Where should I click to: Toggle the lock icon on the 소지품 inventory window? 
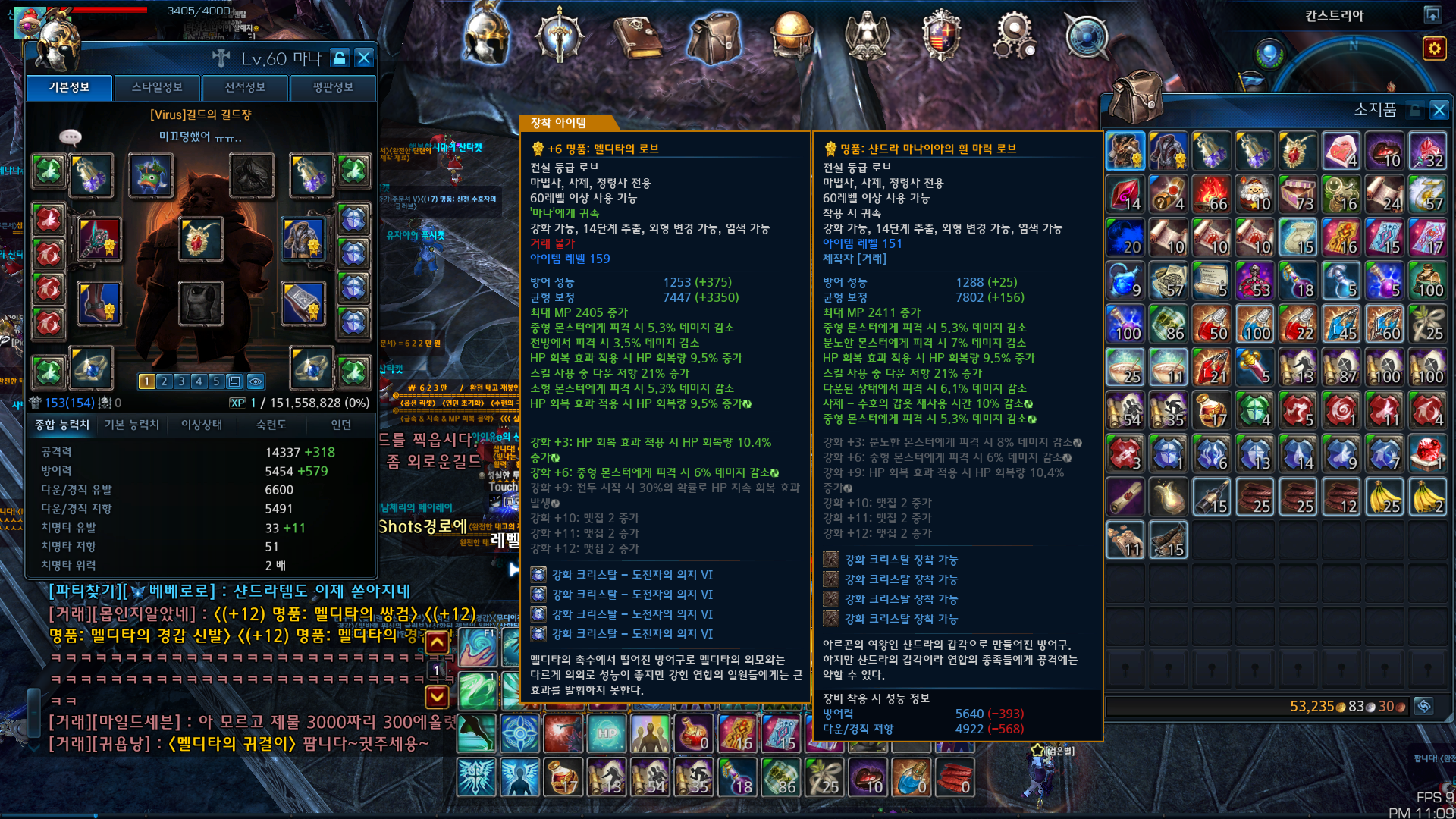[1414, 110]
